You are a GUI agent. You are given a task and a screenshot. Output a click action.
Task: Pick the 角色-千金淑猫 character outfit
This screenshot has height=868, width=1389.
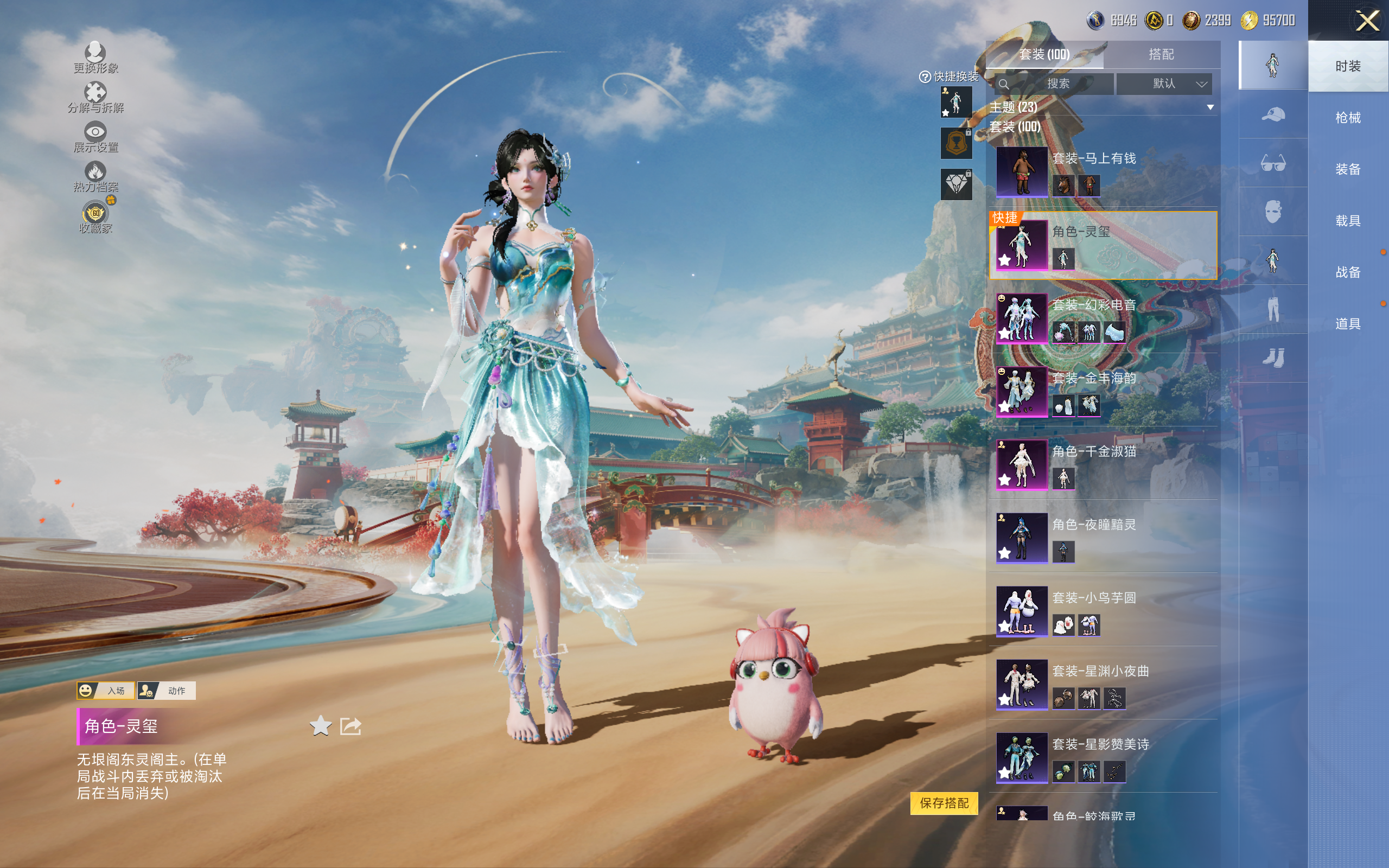tap(1102, 464)
